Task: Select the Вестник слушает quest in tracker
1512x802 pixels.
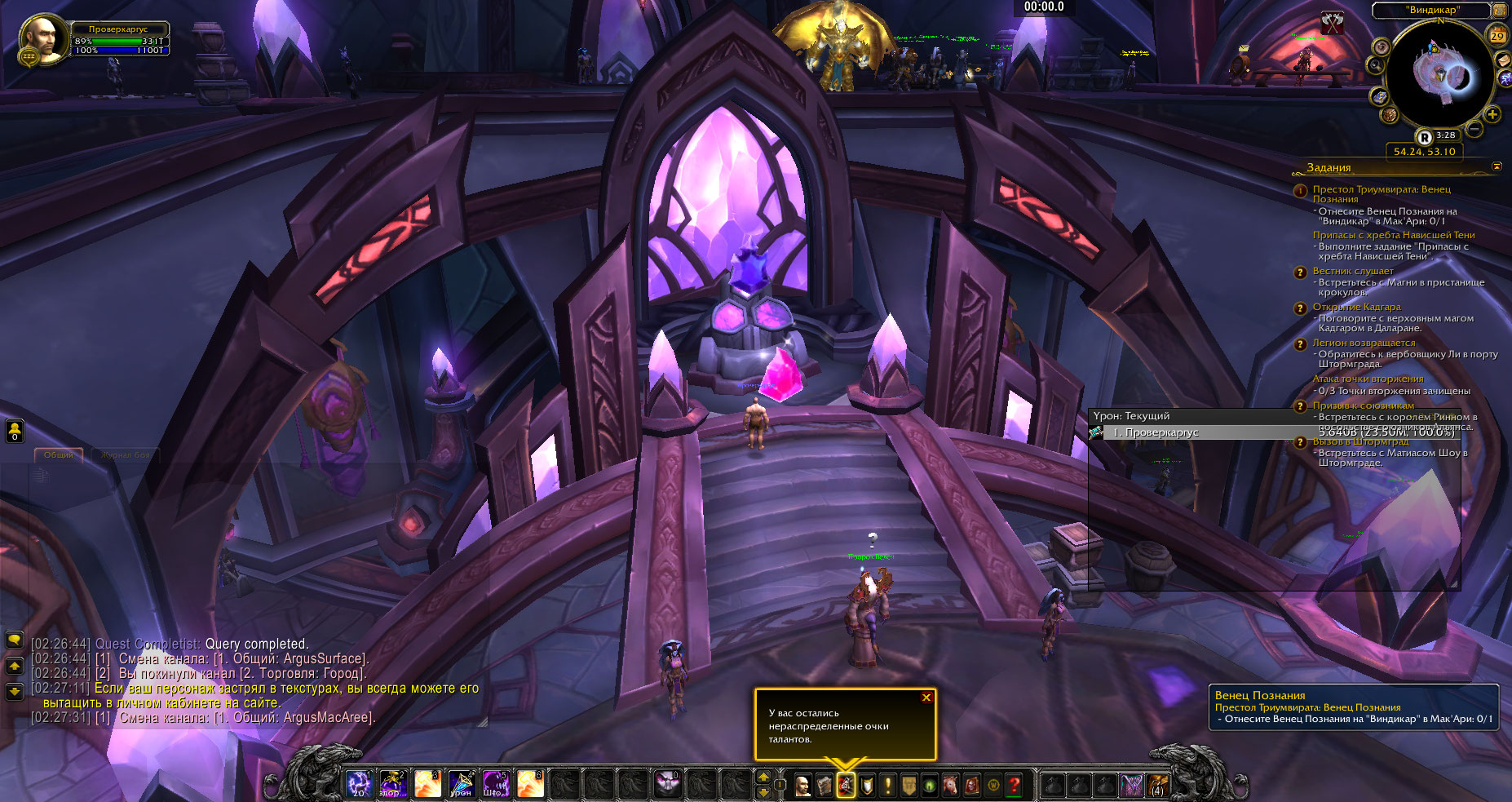Action: (x=1353, y=271)
